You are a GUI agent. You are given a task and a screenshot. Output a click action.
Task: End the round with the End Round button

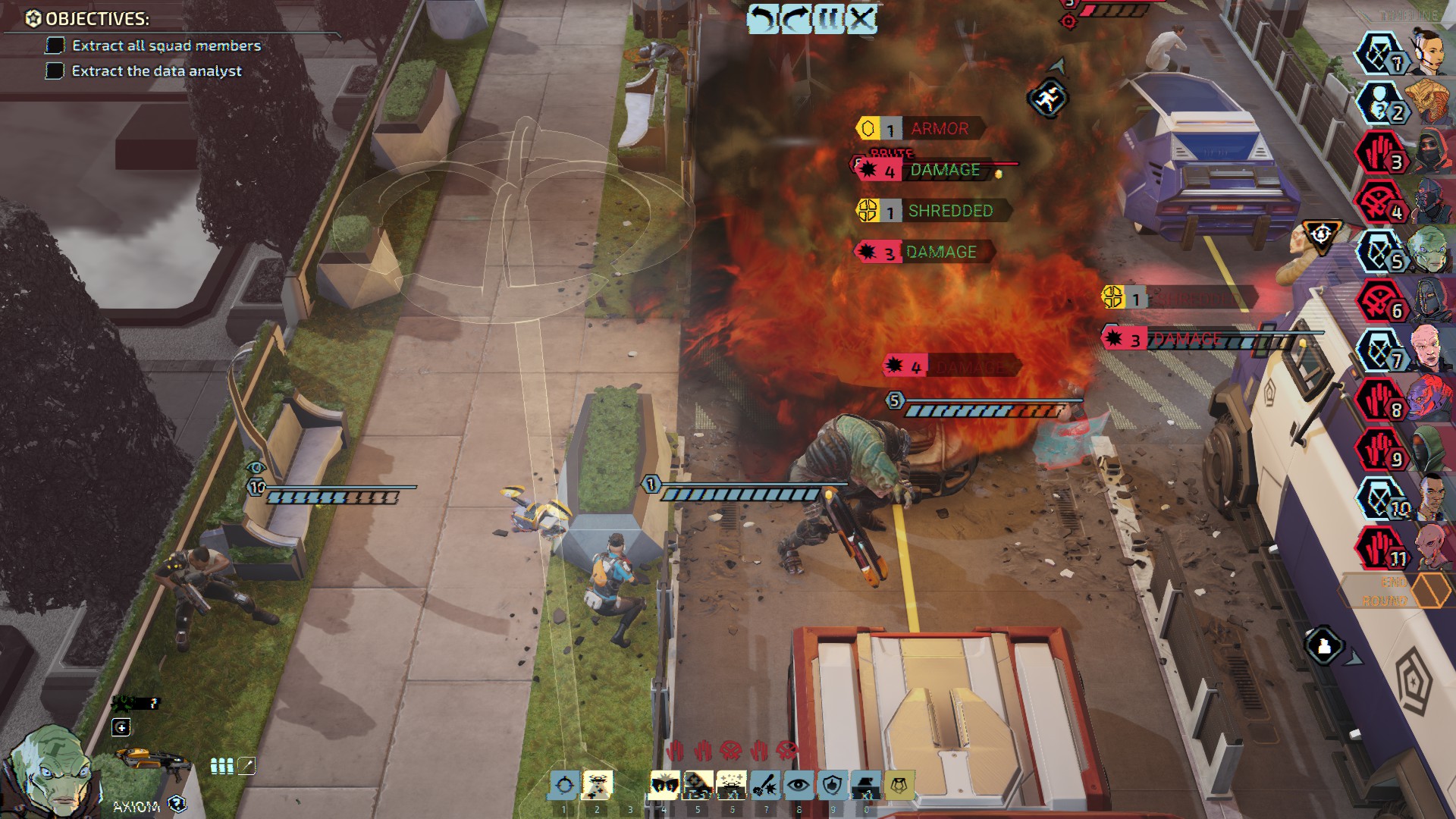tap(1395, 591)
